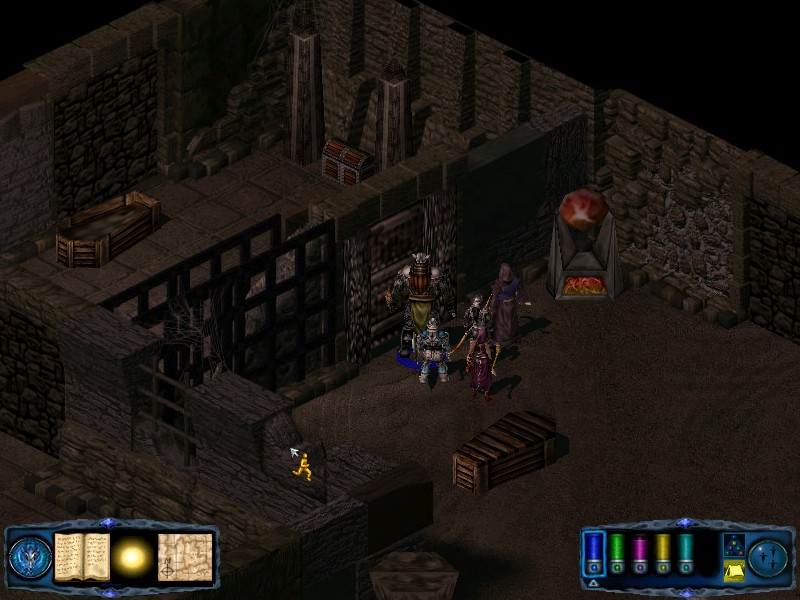Image resolution: width=800 pixels, height=600 pixels.
Task: Click the glowing sun orb
Action: coord(132,557)
